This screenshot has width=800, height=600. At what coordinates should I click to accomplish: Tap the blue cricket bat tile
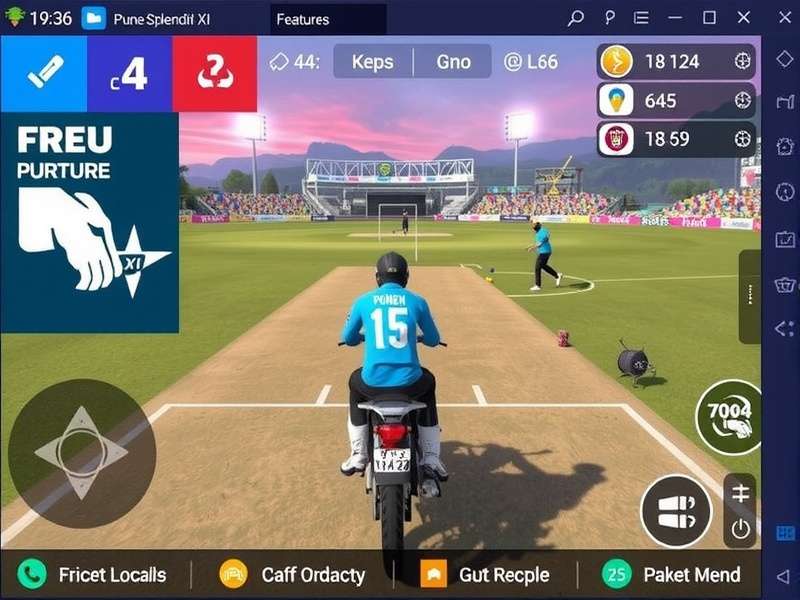(43, 73)
